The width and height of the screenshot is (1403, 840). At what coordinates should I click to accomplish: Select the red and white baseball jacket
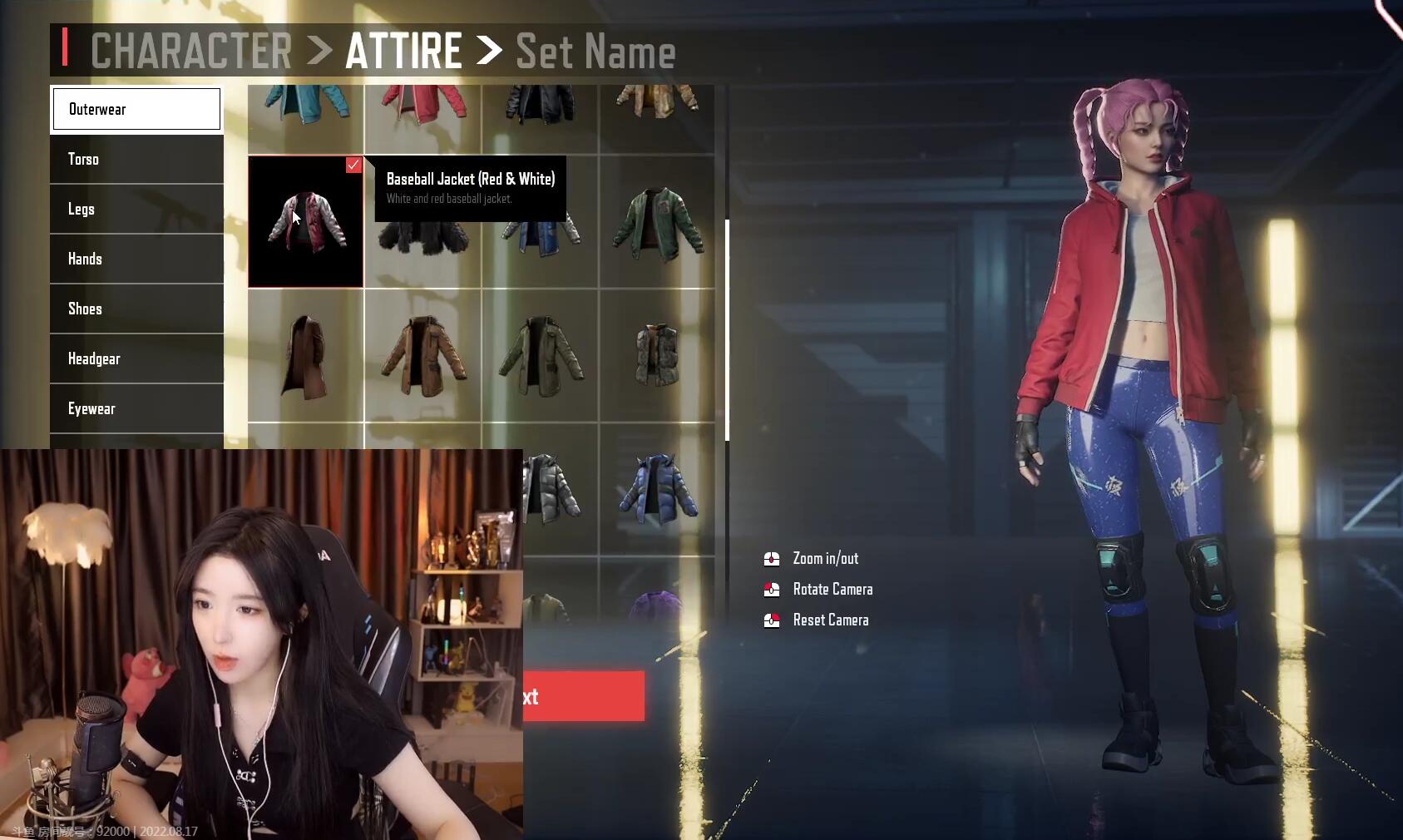click(306, 222)
